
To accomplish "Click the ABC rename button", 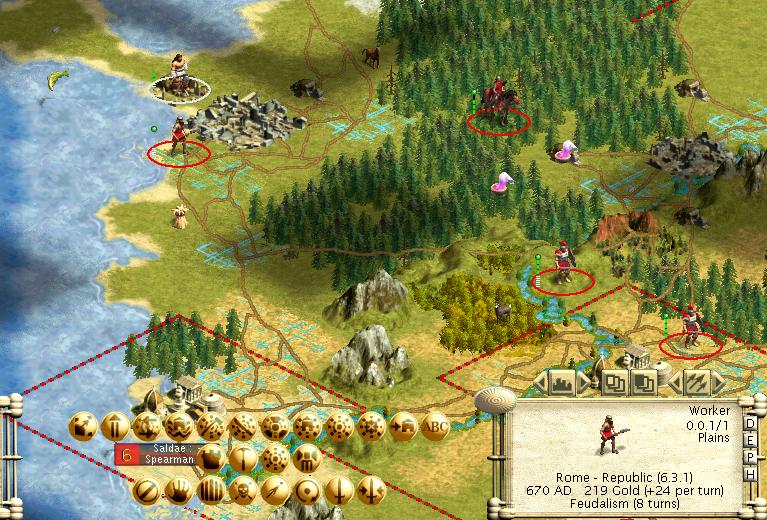I will 433,426.
